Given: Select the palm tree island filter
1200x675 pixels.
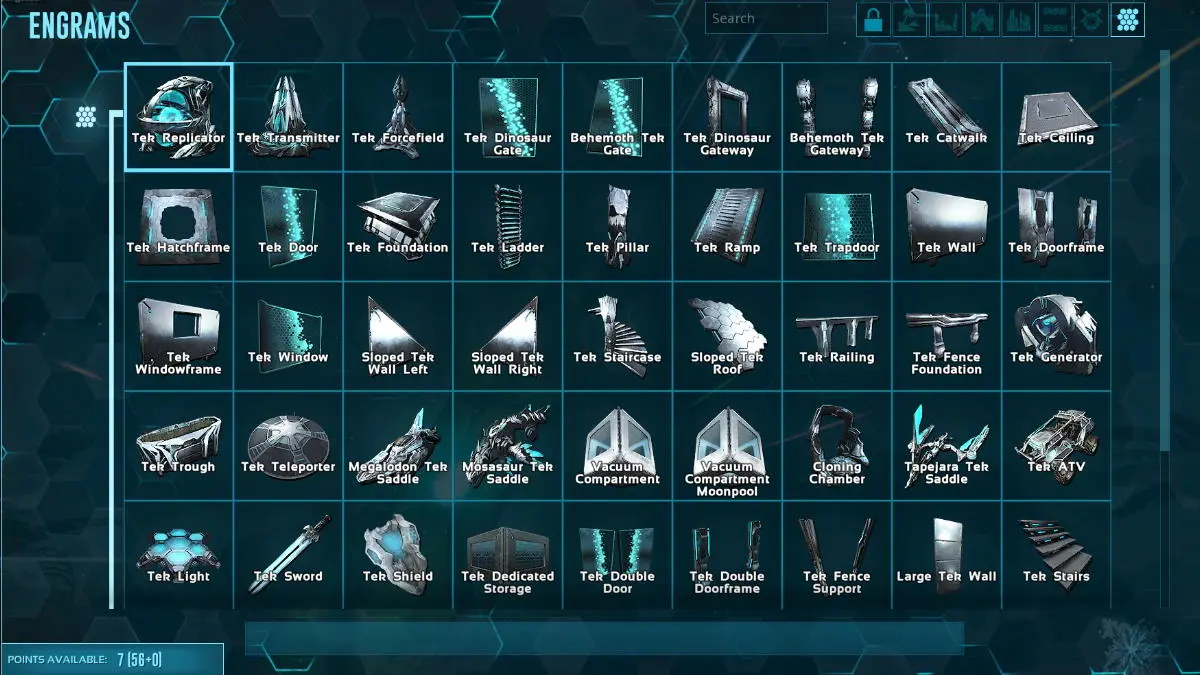Looking at the screenshot, I should click(909, 19).
